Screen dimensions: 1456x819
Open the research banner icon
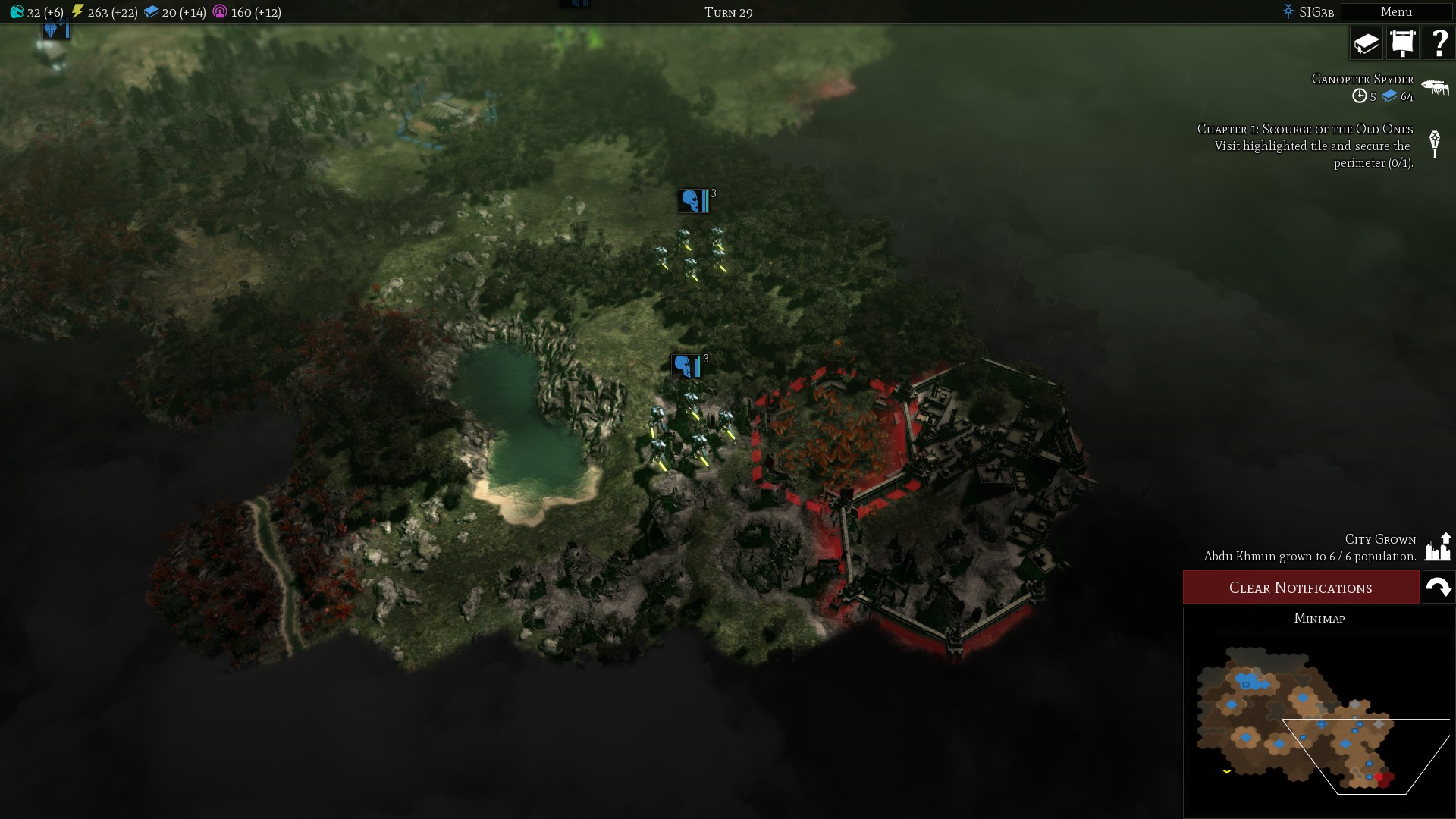click(1402, 43)
